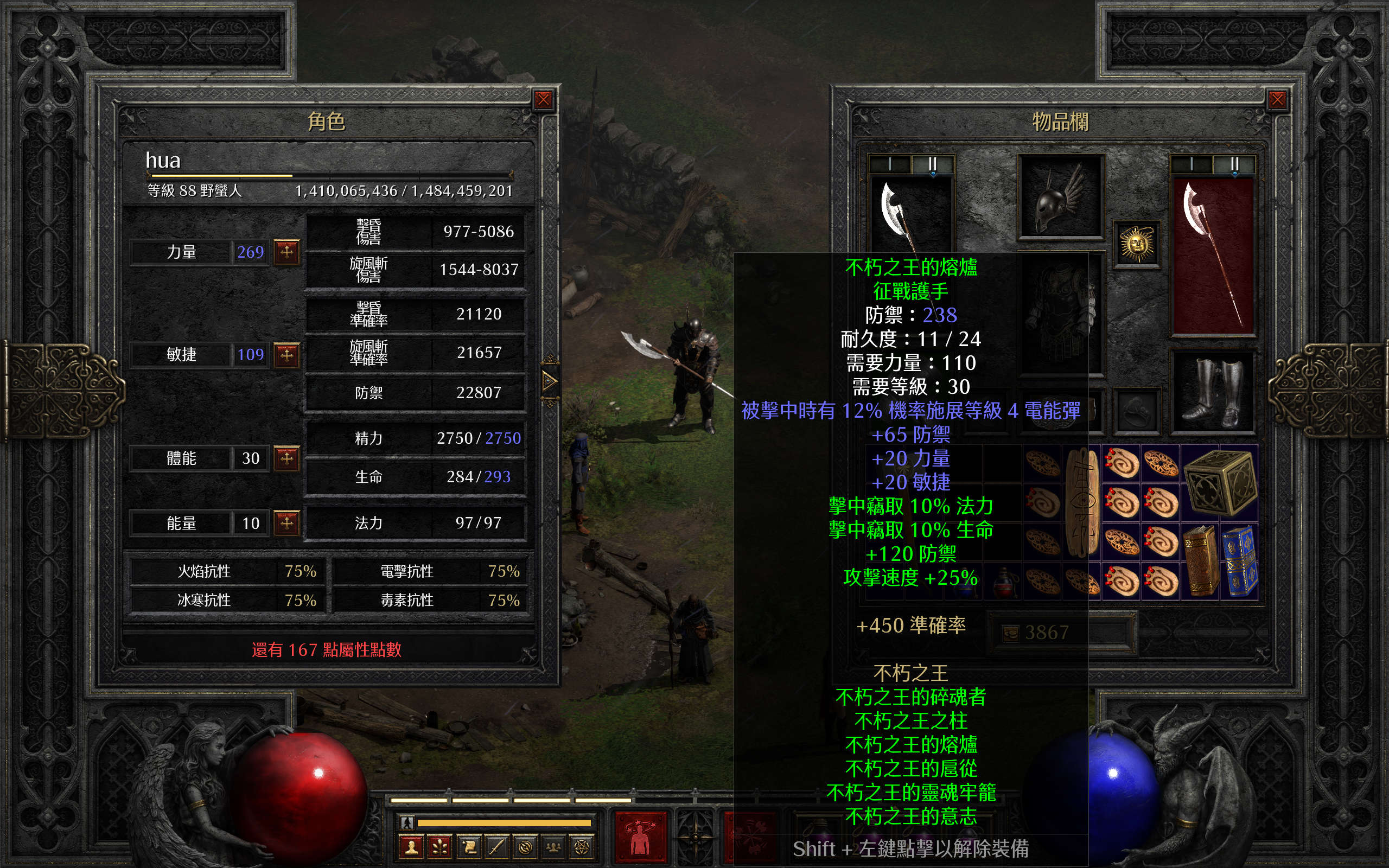The width and height of the screenshot is (1389, 868).
Task: Select the golden sun amulet slot
Action: [1137, 245]
